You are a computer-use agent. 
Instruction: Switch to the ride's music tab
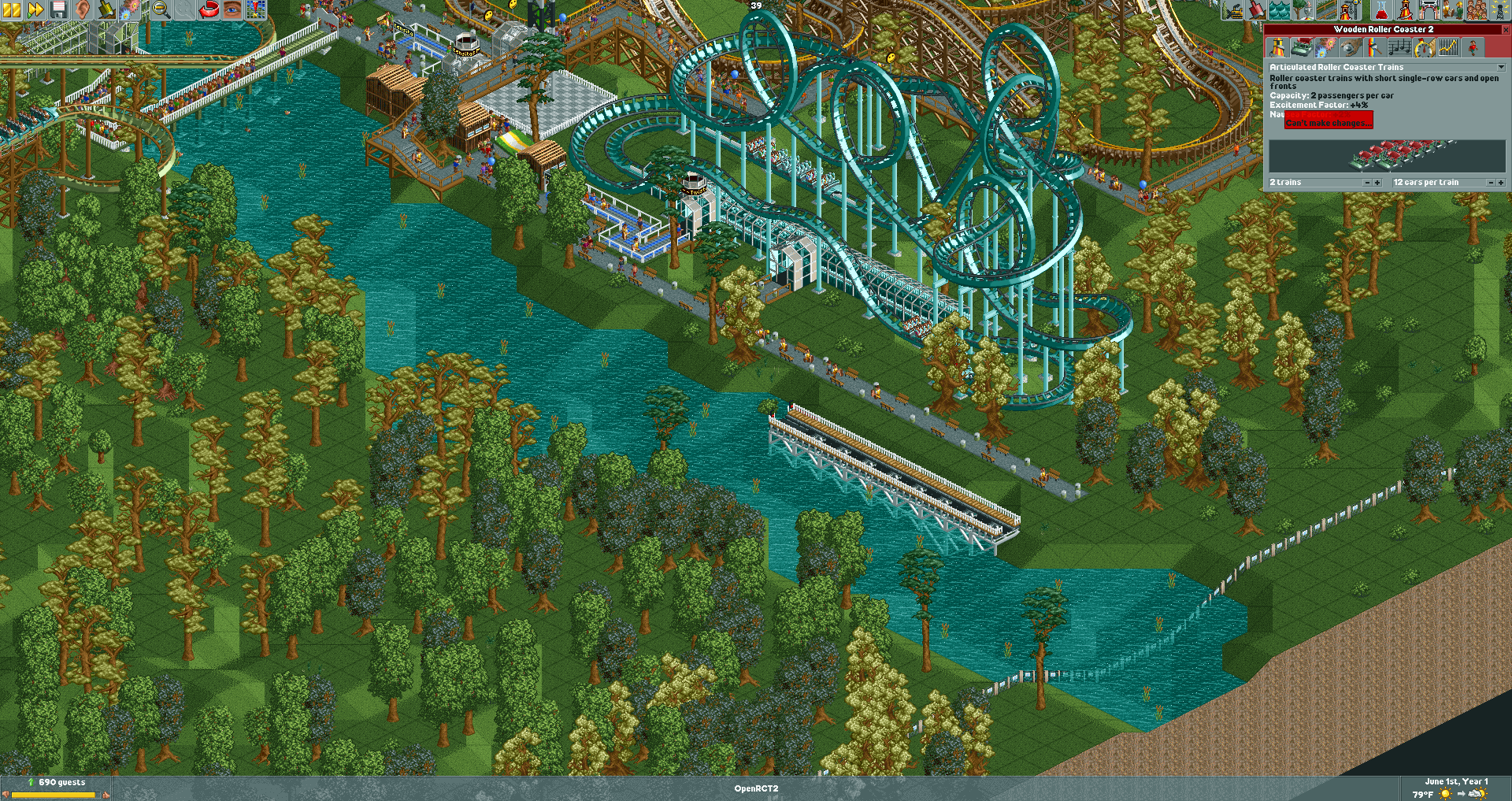click(1399, 47)
